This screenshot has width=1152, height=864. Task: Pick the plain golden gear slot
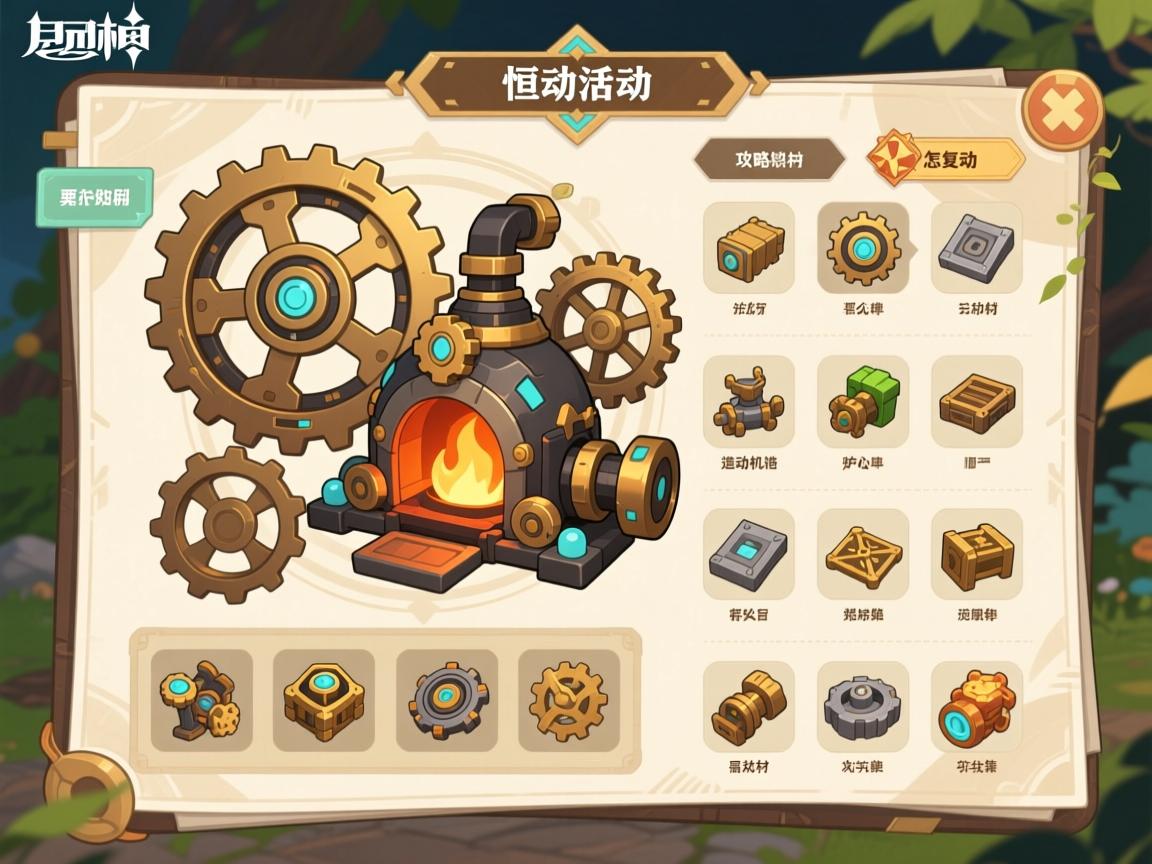click(568, 700)
